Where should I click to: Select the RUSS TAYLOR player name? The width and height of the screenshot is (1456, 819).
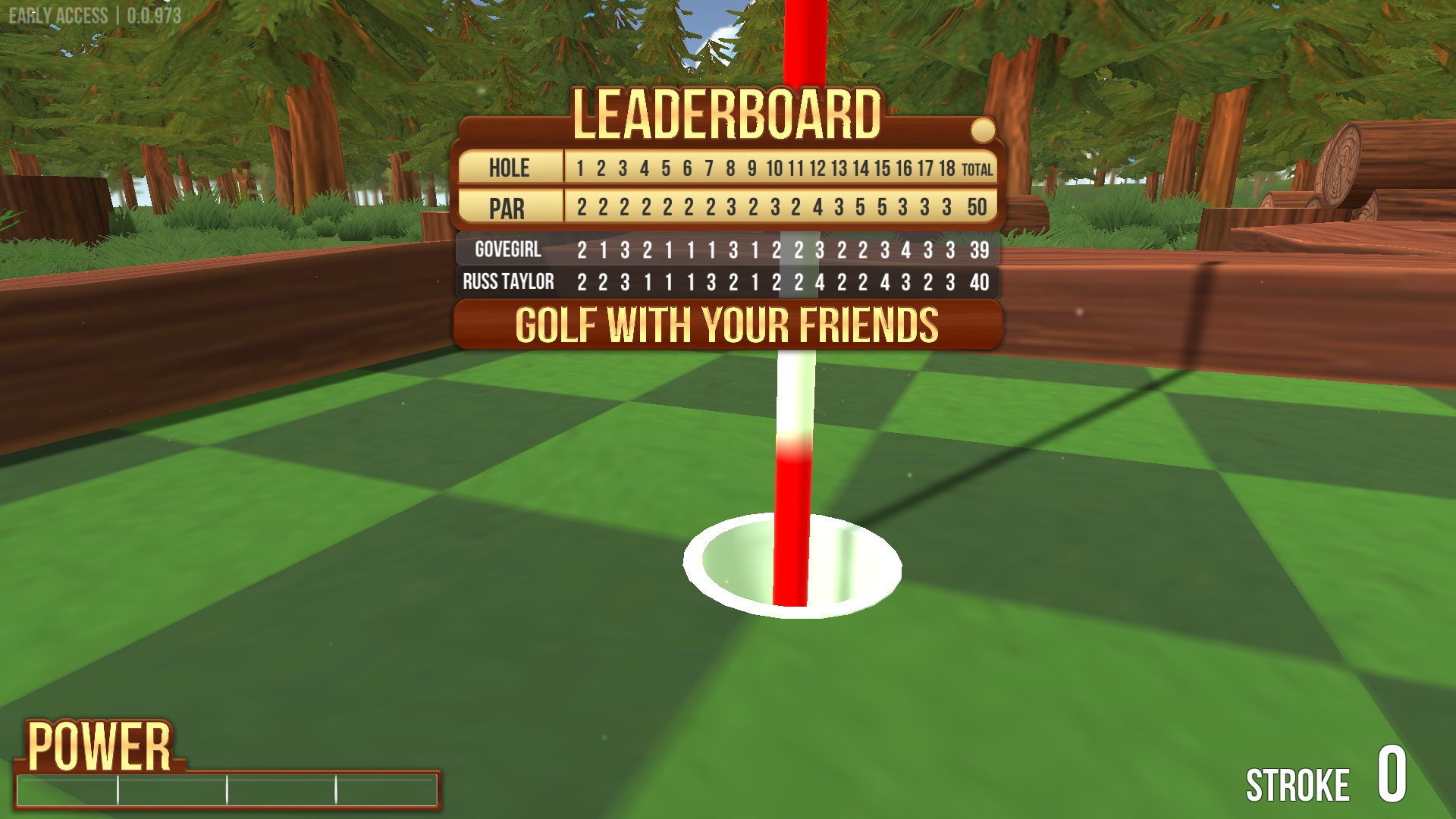(509, 281)
